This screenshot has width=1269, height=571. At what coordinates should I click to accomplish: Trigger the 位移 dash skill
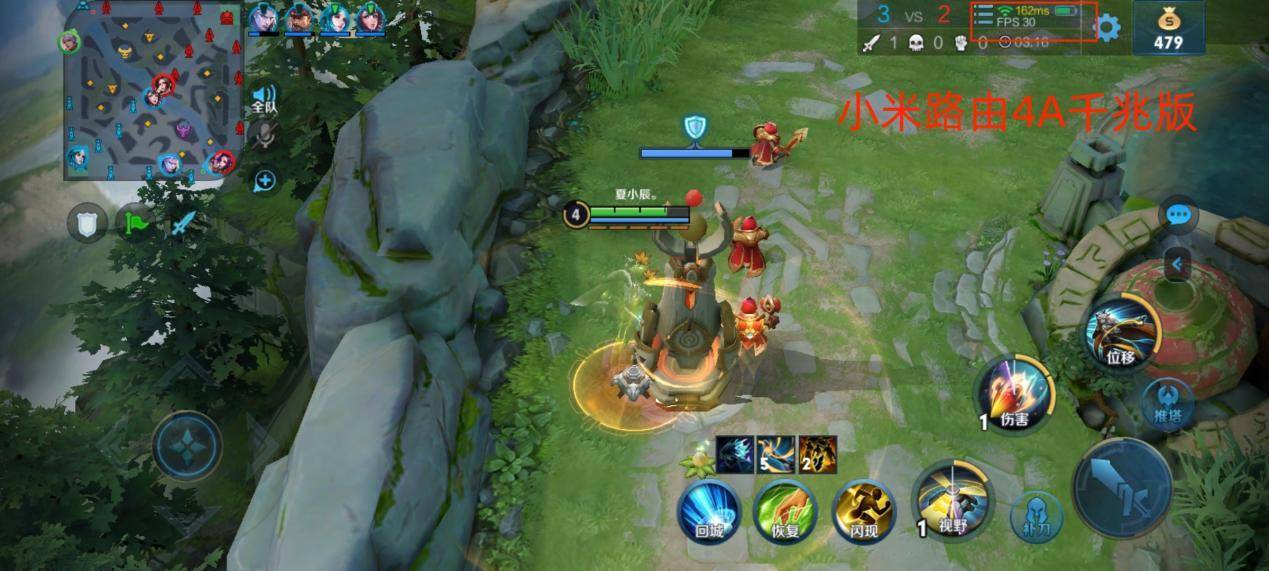tap(1120, 331)
